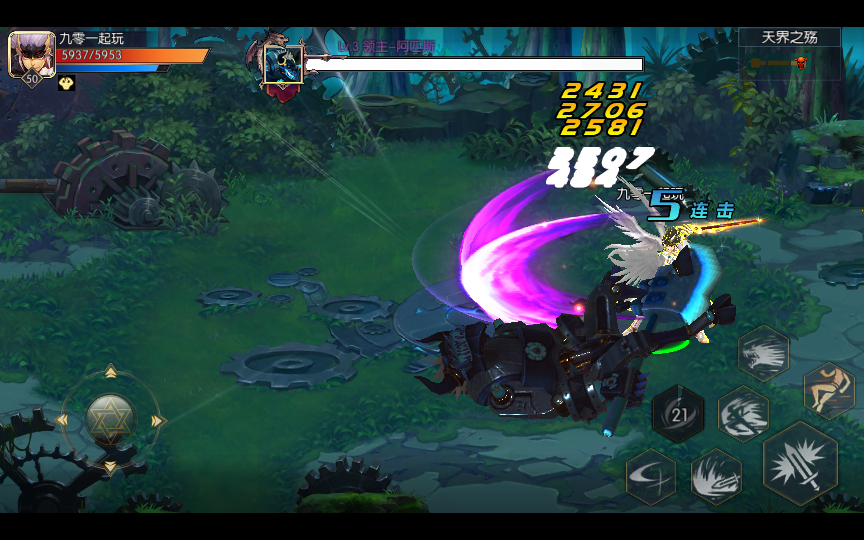864x540 pixels.
Task: Select the skill on 21-second cooldown
Action: (x=678, y=414)
